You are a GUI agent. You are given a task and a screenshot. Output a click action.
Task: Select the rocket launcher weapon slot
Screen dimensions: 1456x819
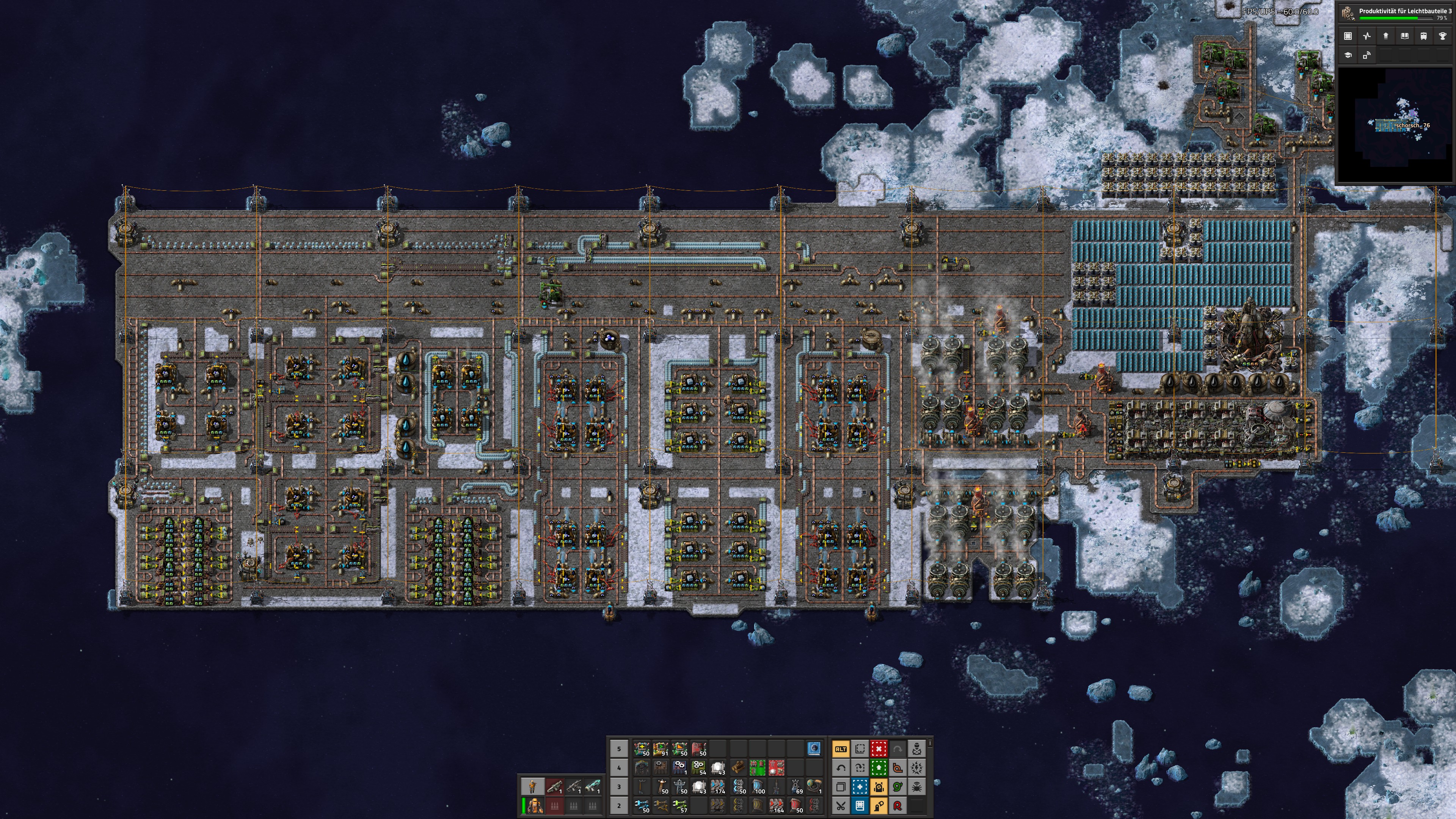554,786
